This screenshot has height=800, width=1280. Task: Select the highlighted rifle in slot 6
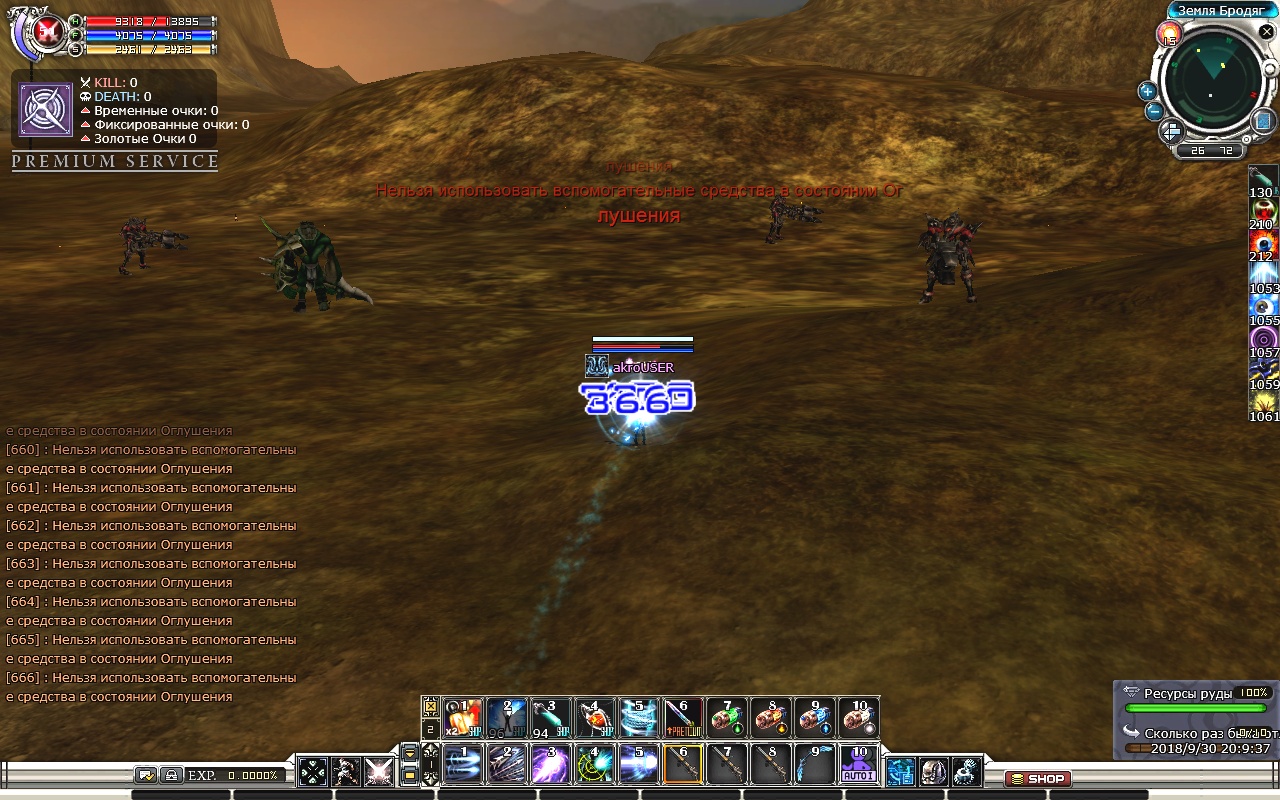click(x=683, y=764)
